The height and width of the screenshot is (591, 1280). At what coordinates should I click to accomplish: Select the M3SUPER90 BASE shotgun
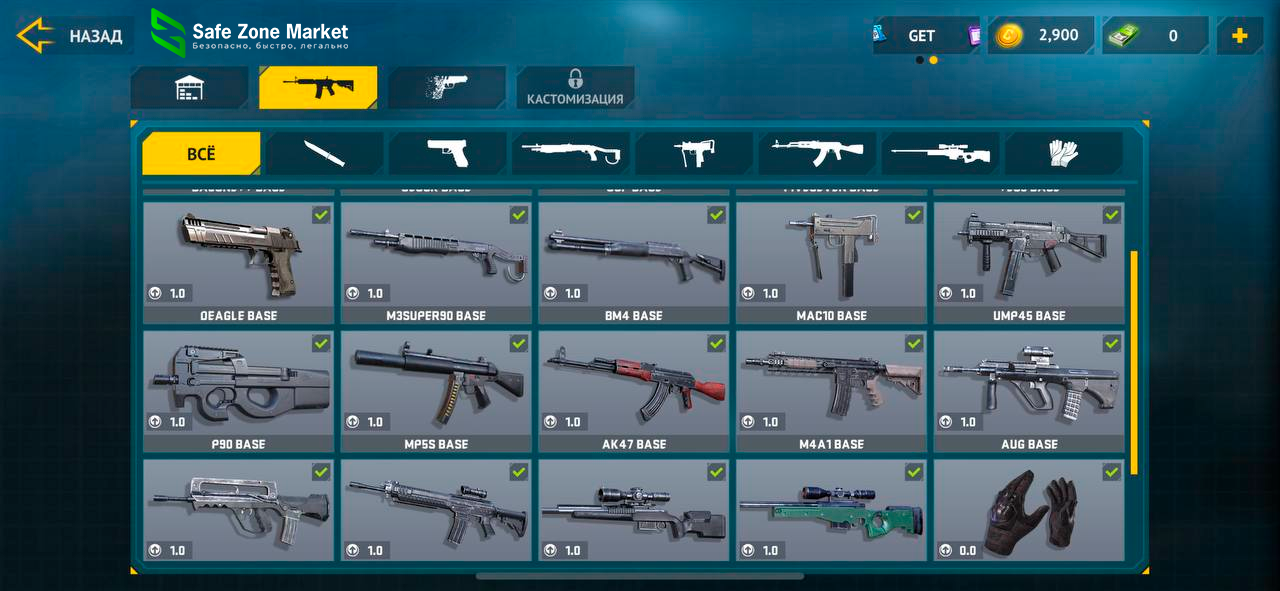coord(436,262)
